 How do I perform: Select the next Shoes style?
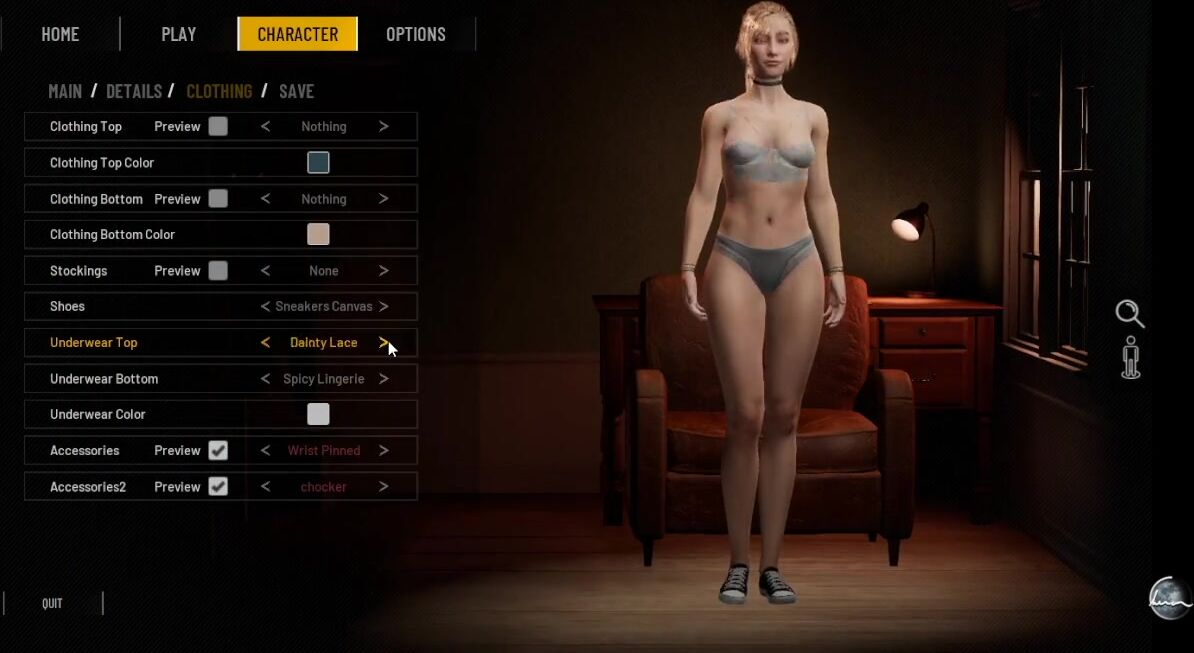coord(383,306)
